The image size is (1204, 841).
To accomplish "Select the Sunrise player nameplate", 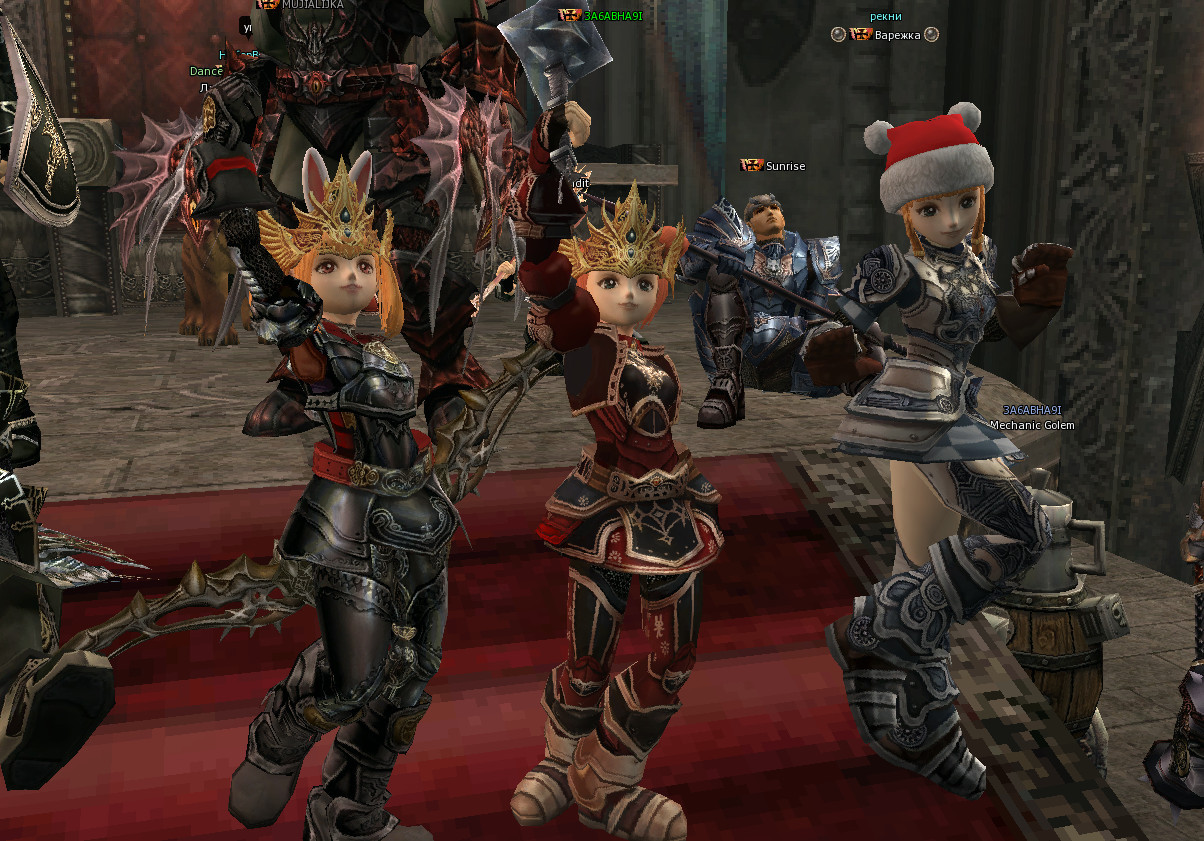I will [x=785, y=166].
